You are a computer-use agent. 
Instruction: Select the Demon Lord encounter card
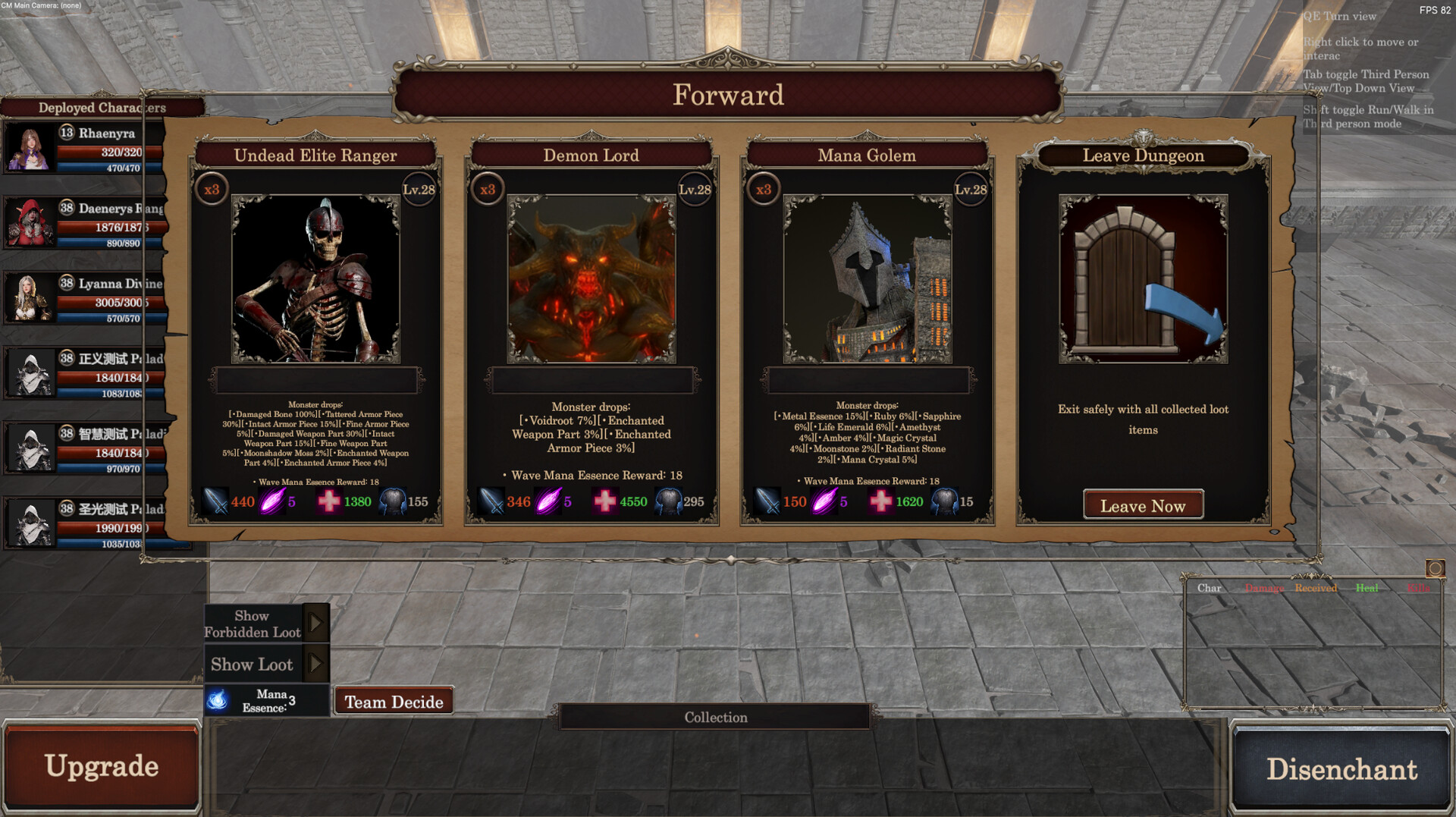pyautogui.click(x=591, y=279)
